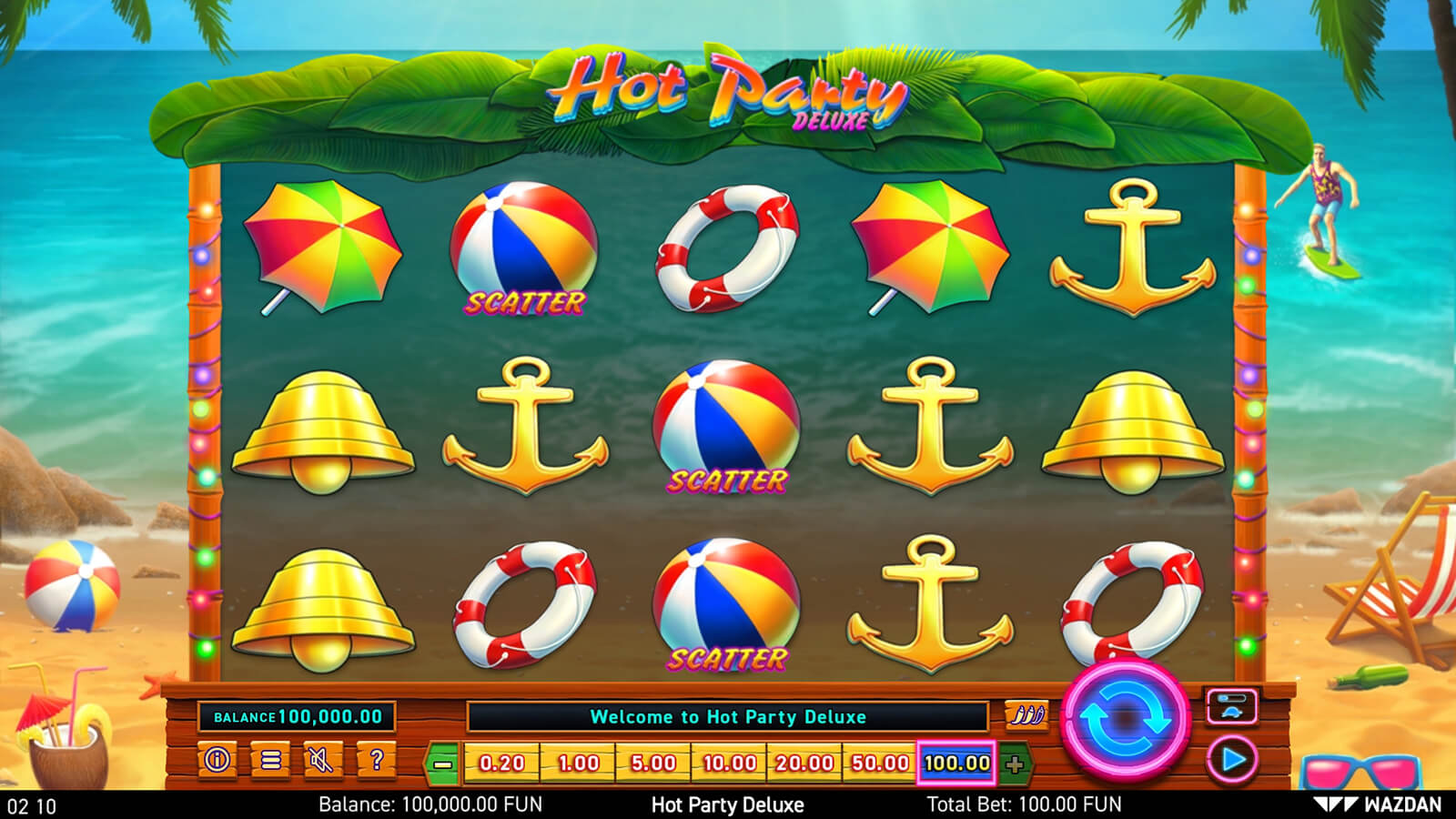Select the 50.00 bet value
The width and height of the screenshot is (1456, 819).
(880, 763)
